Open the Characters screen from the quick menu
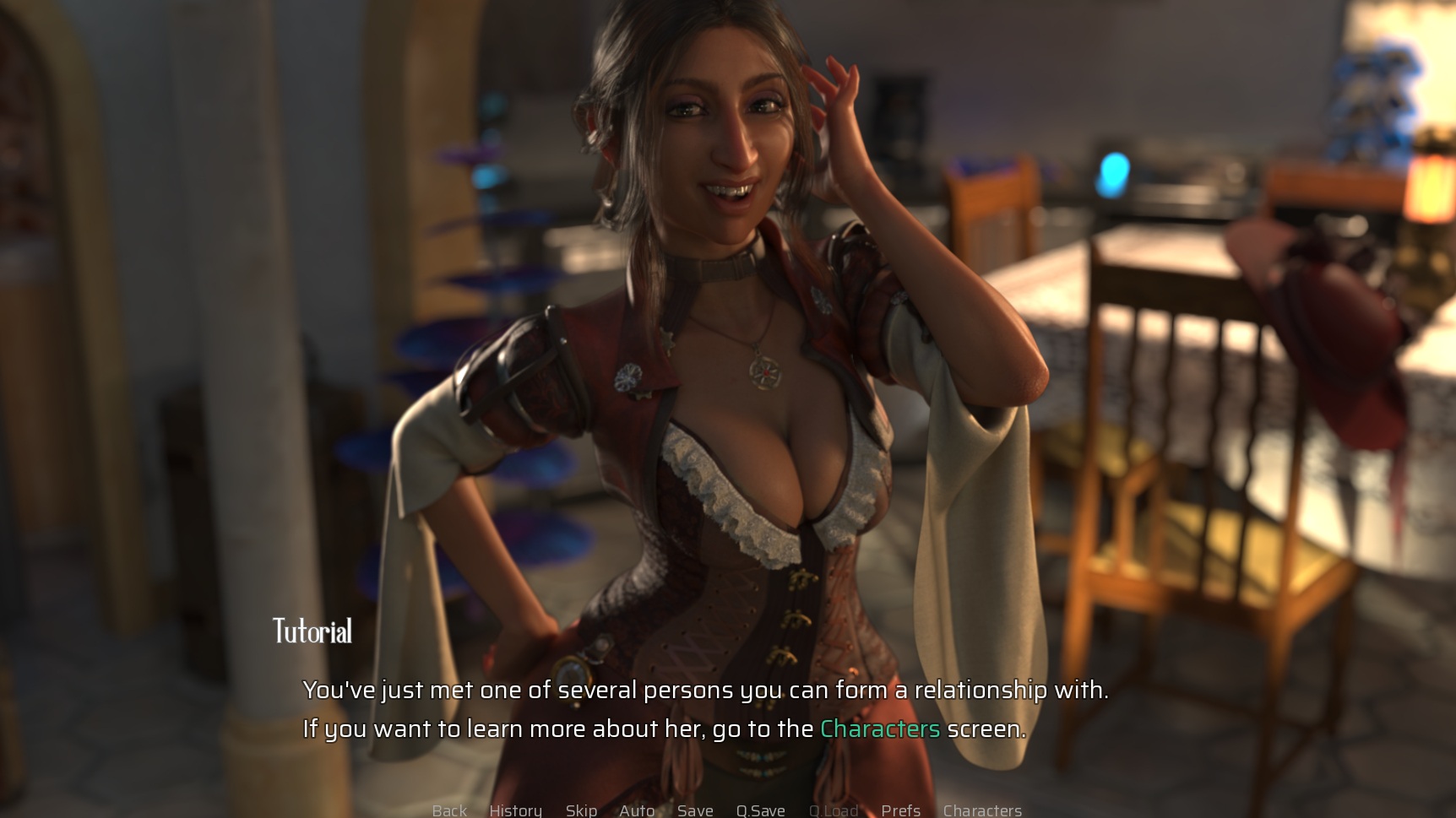The height and width of the screenshot is (818, 1456). click(982, 810)
